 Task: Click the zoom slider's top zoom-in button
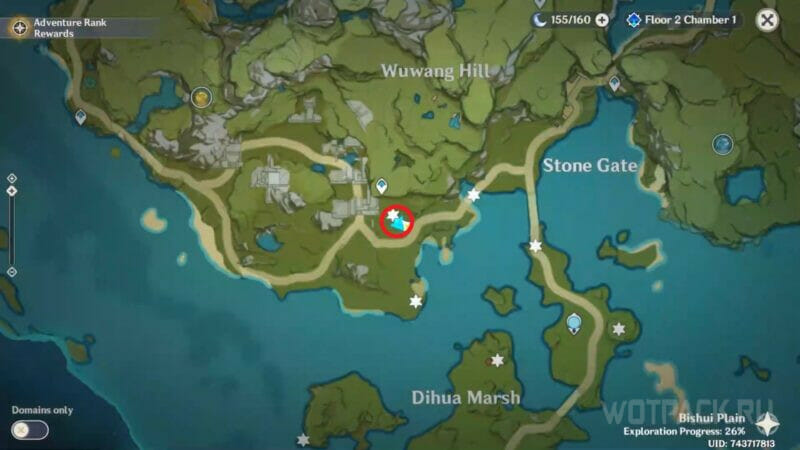click(11, 178)
